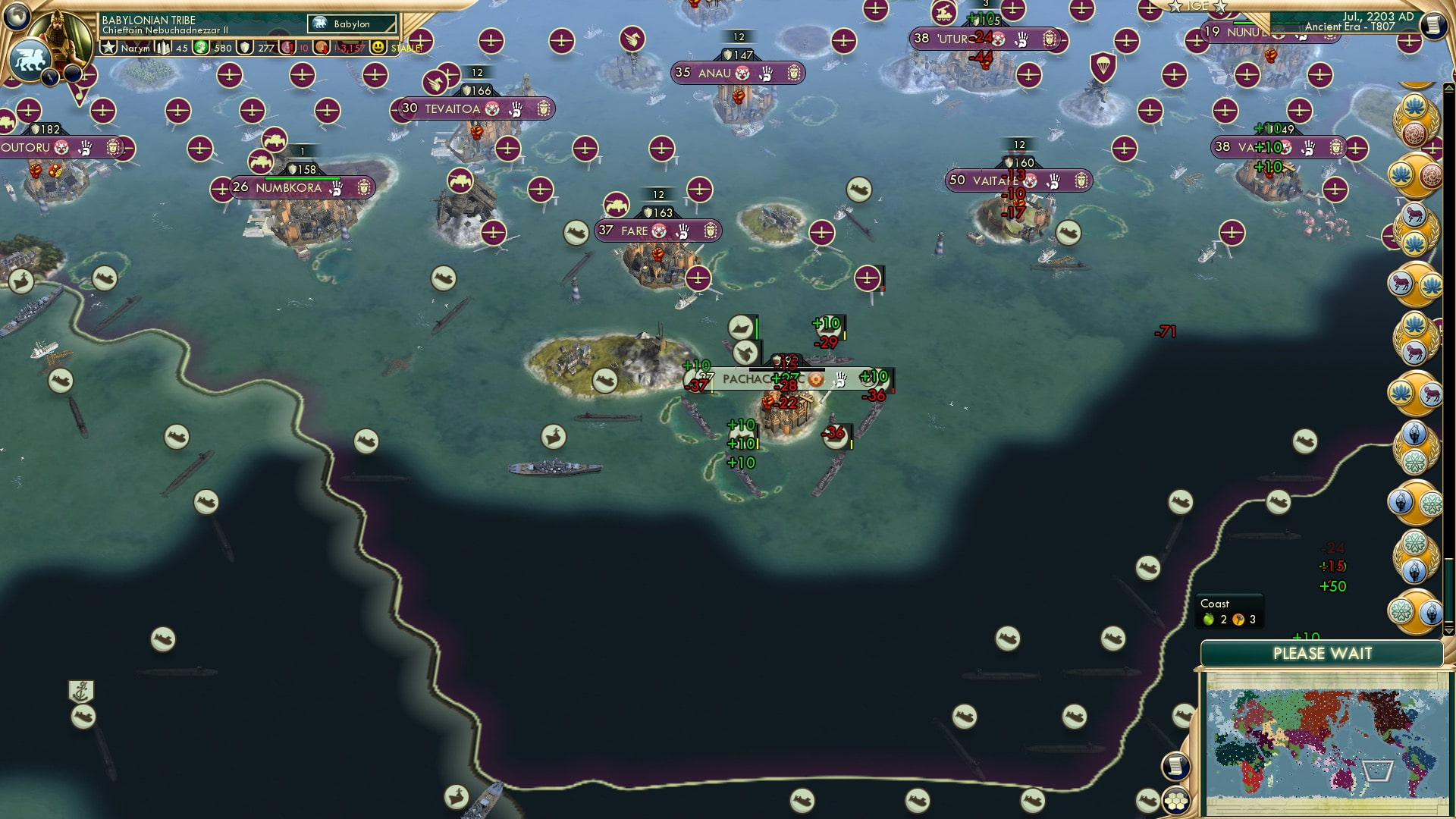Select the Narym capital star icon
1456x819 pixels.
[109, 49]
